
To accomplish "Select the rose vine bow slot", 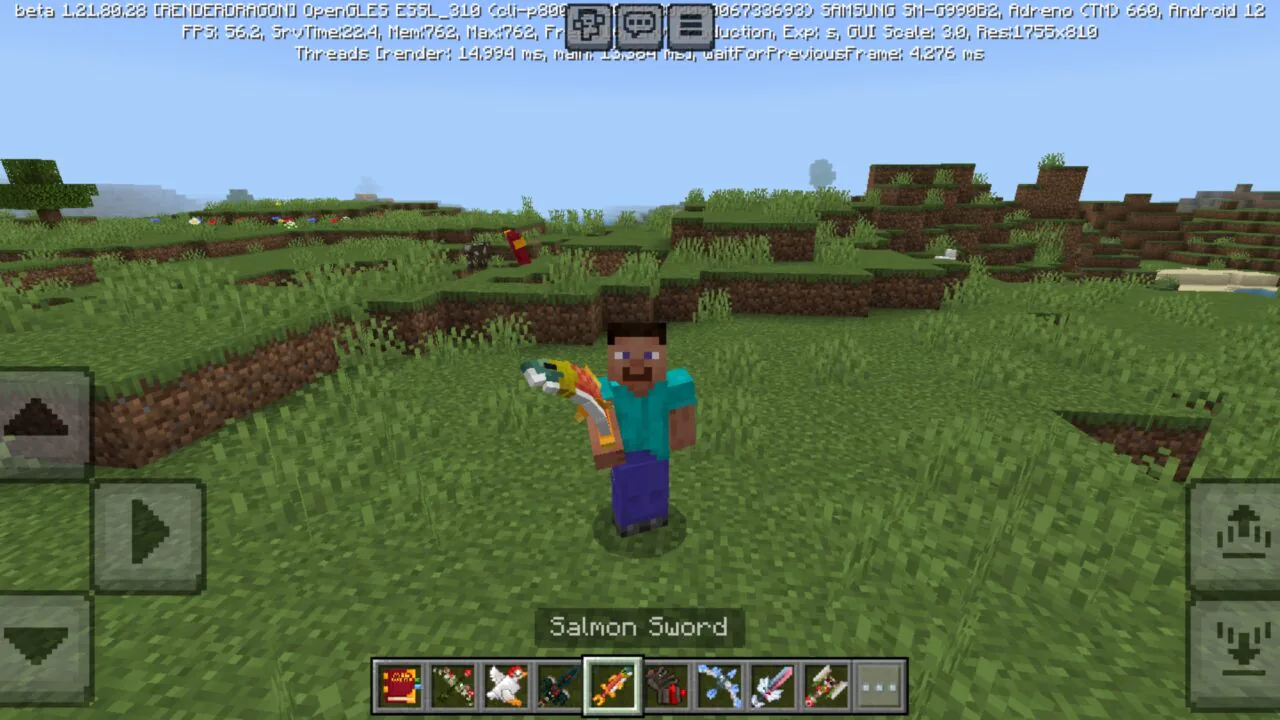I will click(x=452, y=686).
